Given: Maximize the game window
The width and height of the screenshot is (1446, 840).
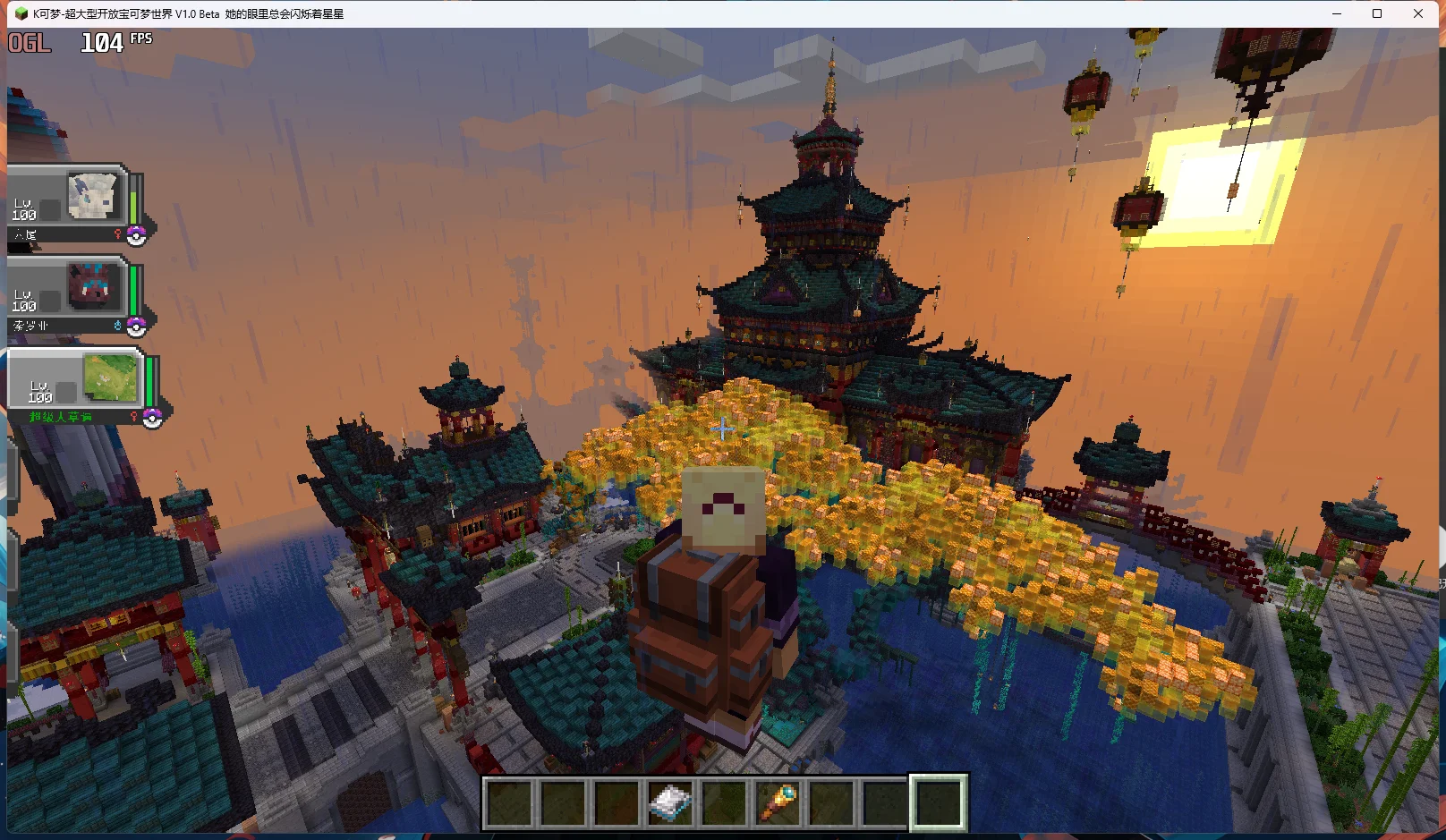Looking at the screenshot, I should pos(1377,13).
